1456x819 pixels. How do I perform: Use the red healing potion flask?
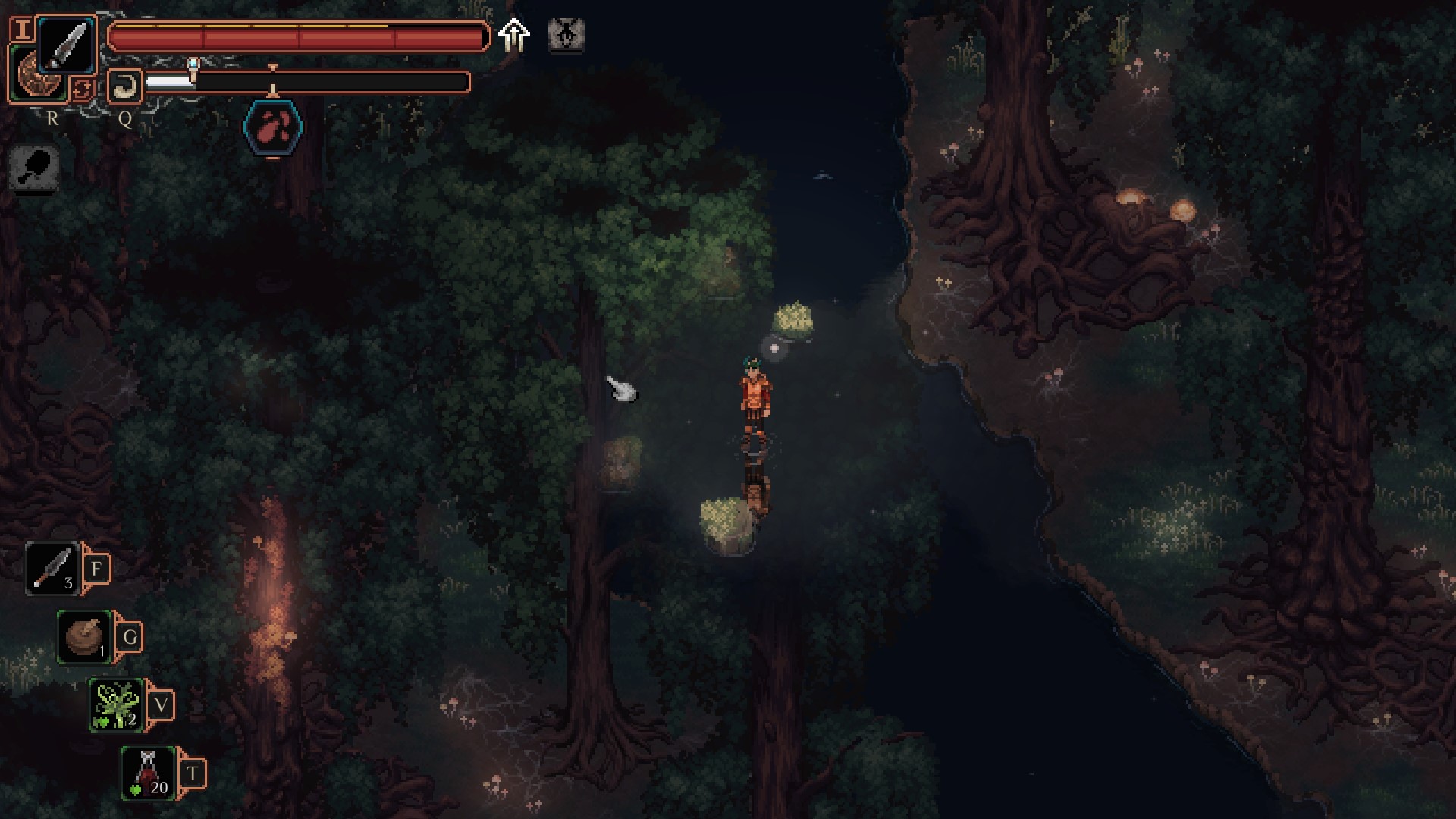[x=149, y=773]
